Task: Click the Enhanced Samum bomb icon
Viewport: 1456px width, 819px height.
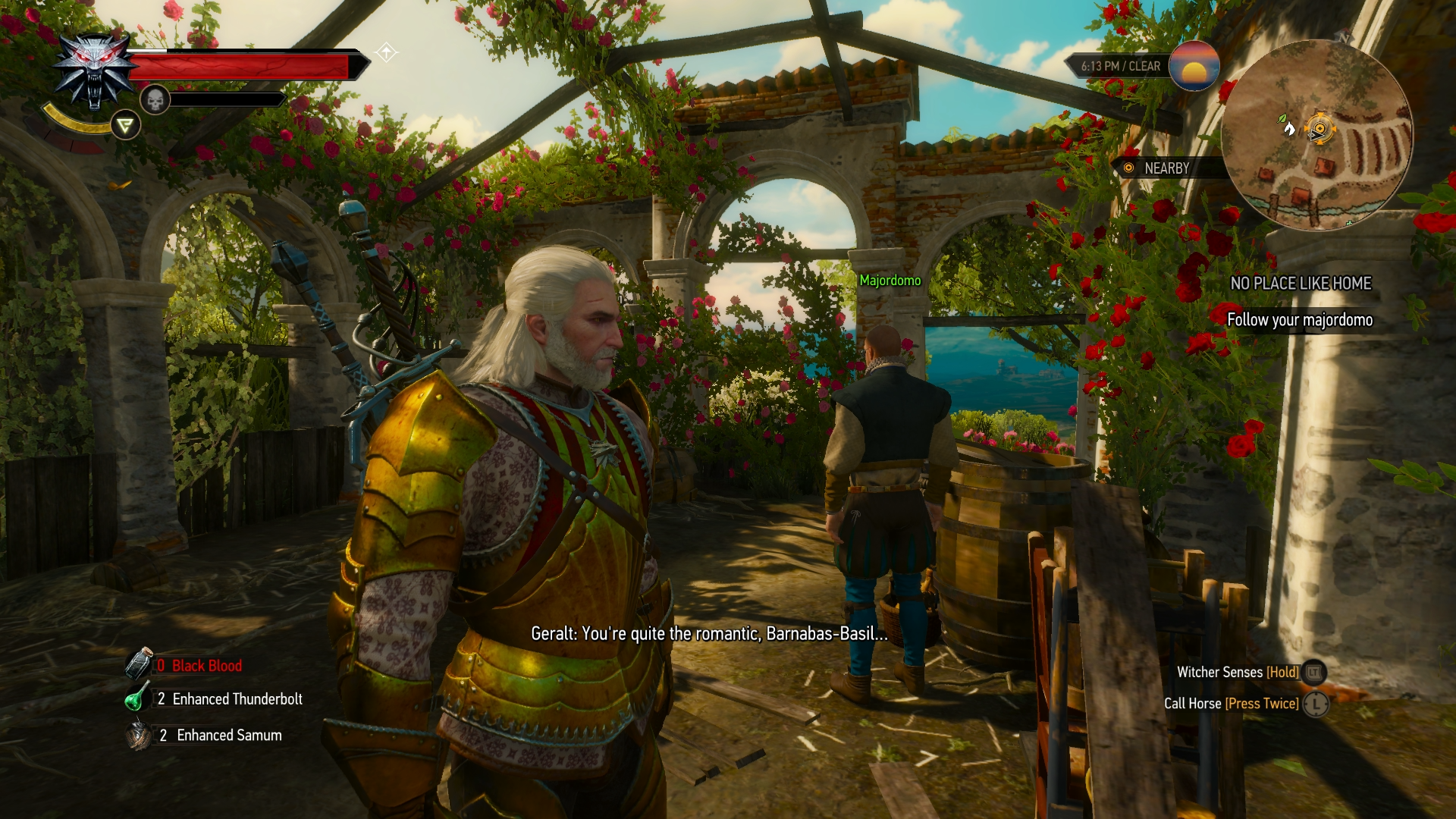Action: 139,735
